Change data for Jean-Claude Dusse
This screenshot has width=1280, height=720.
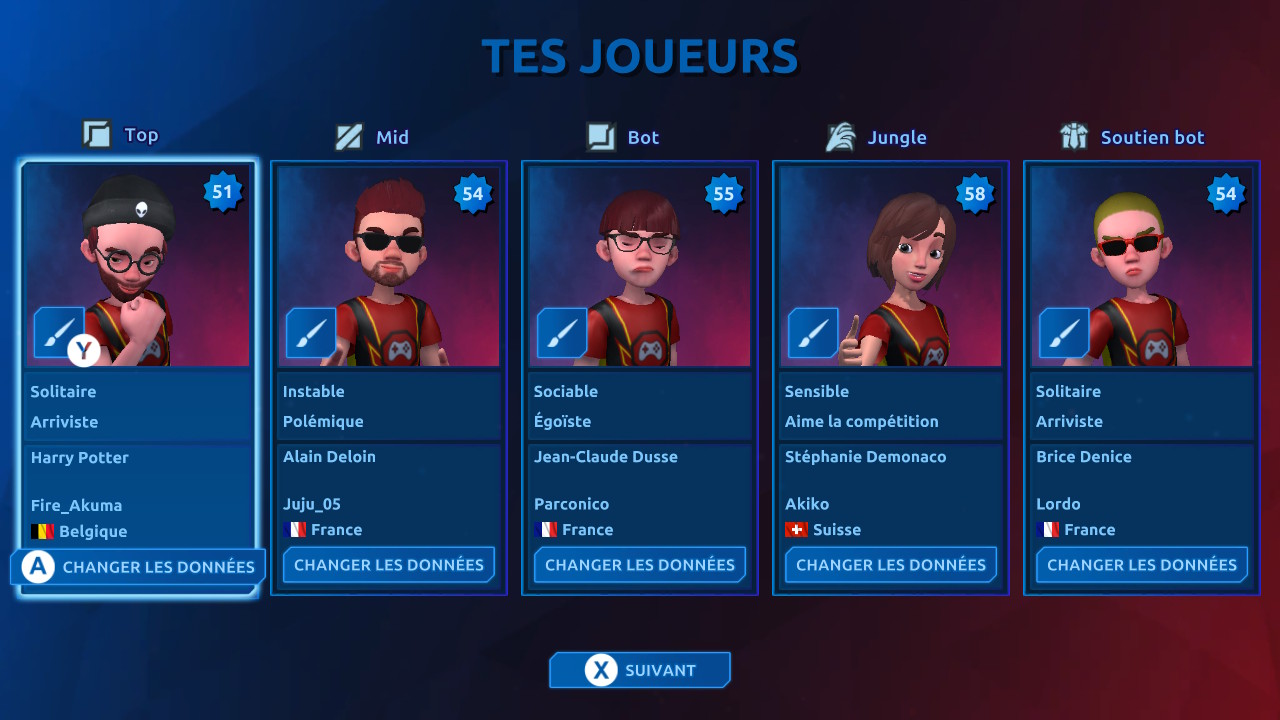click(640, 565)
